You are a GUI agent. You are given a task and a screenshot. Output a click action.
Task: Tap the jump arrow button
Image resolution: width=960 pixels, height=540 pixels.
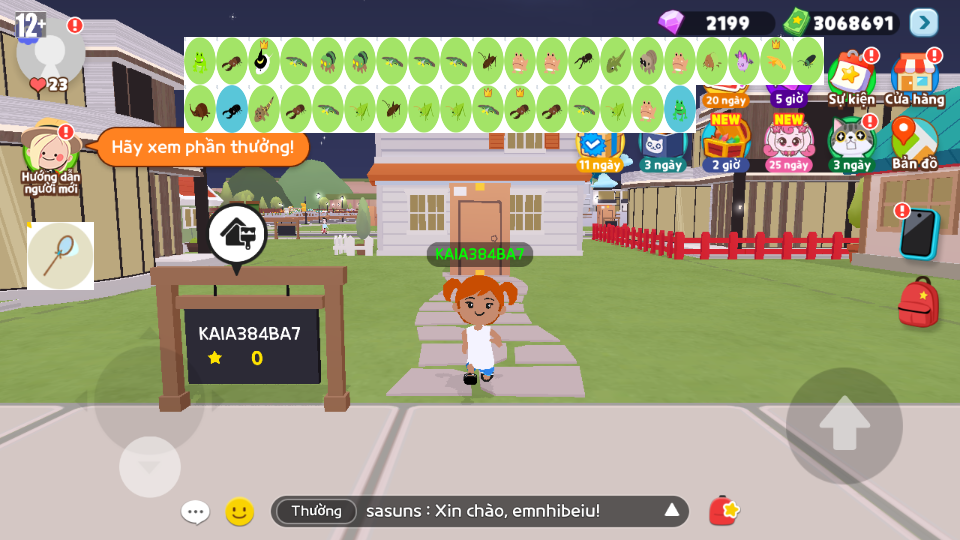pos(844,425)
